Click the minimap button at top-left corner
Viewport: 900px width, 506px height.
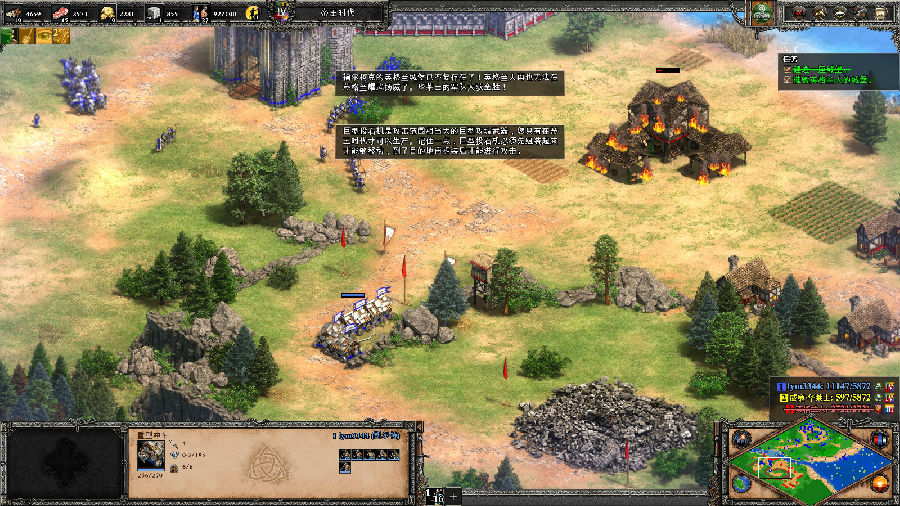(x=741, y=439)
